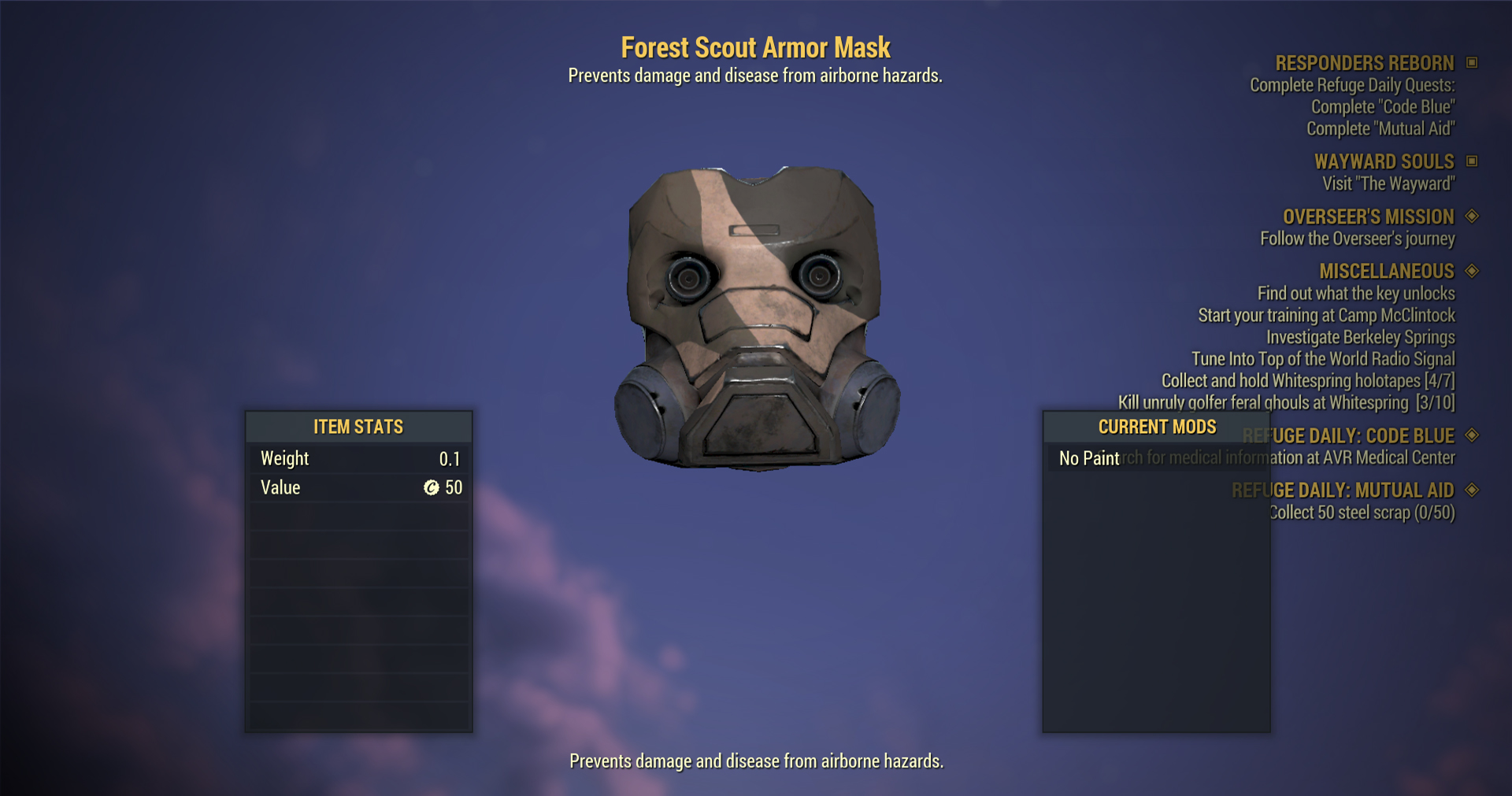Click the diamond marker for REFUGE DAILY: MUTUAL AID
This screenshot has width=1512, height=796.
pos(1472,490)
